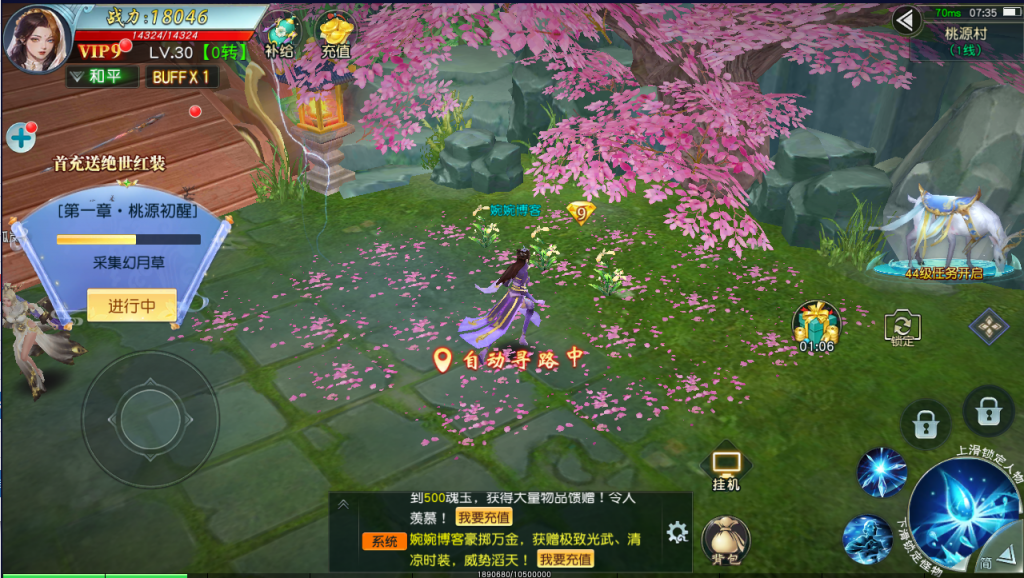This screenshot has width=1024, height=578.
Task: Activate the ice shard burst skill
Action: click(881, 472)
